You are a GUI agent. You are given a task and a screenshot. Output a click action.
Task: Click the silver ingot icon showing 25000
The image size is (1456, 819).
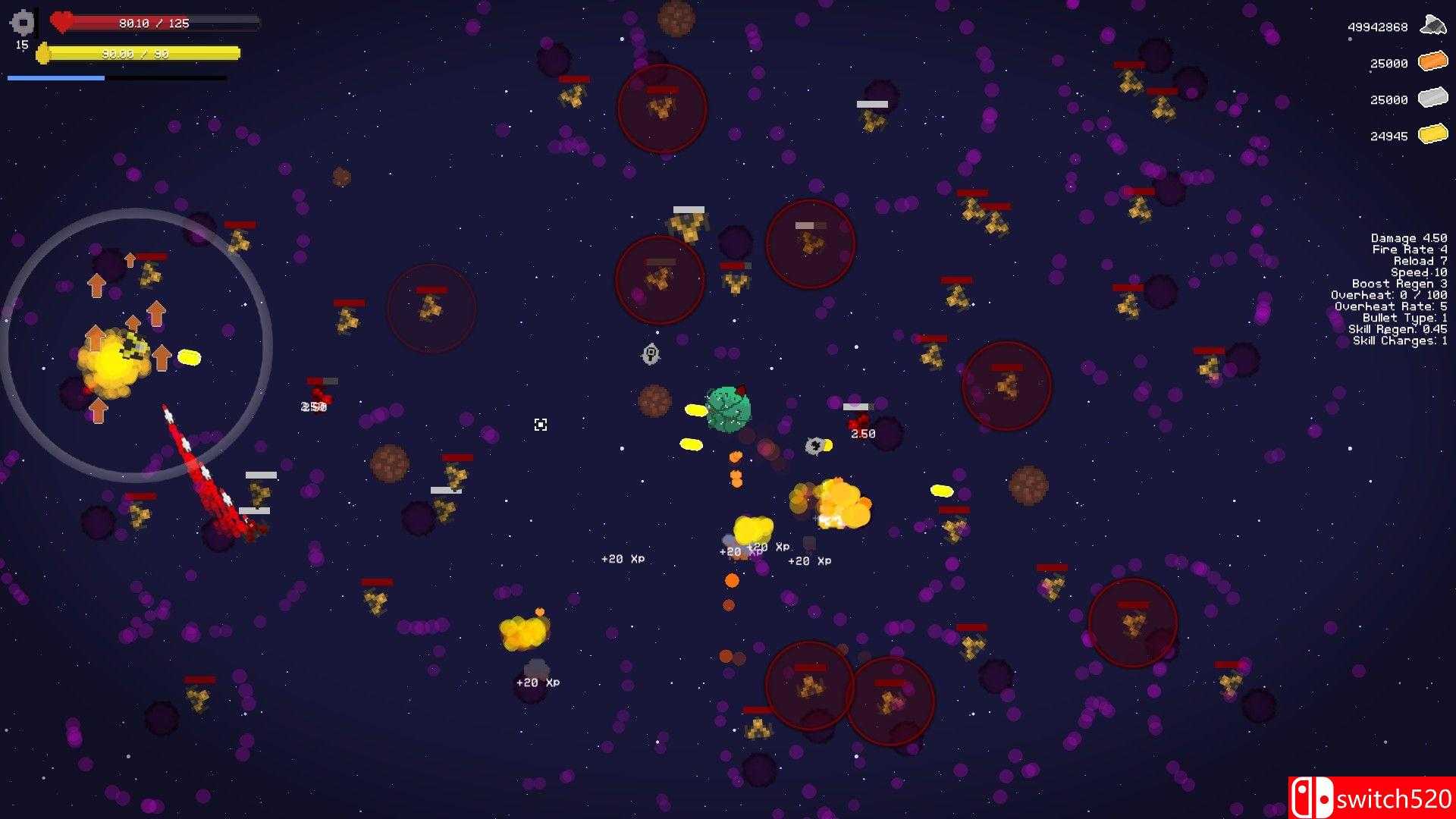1432,99
